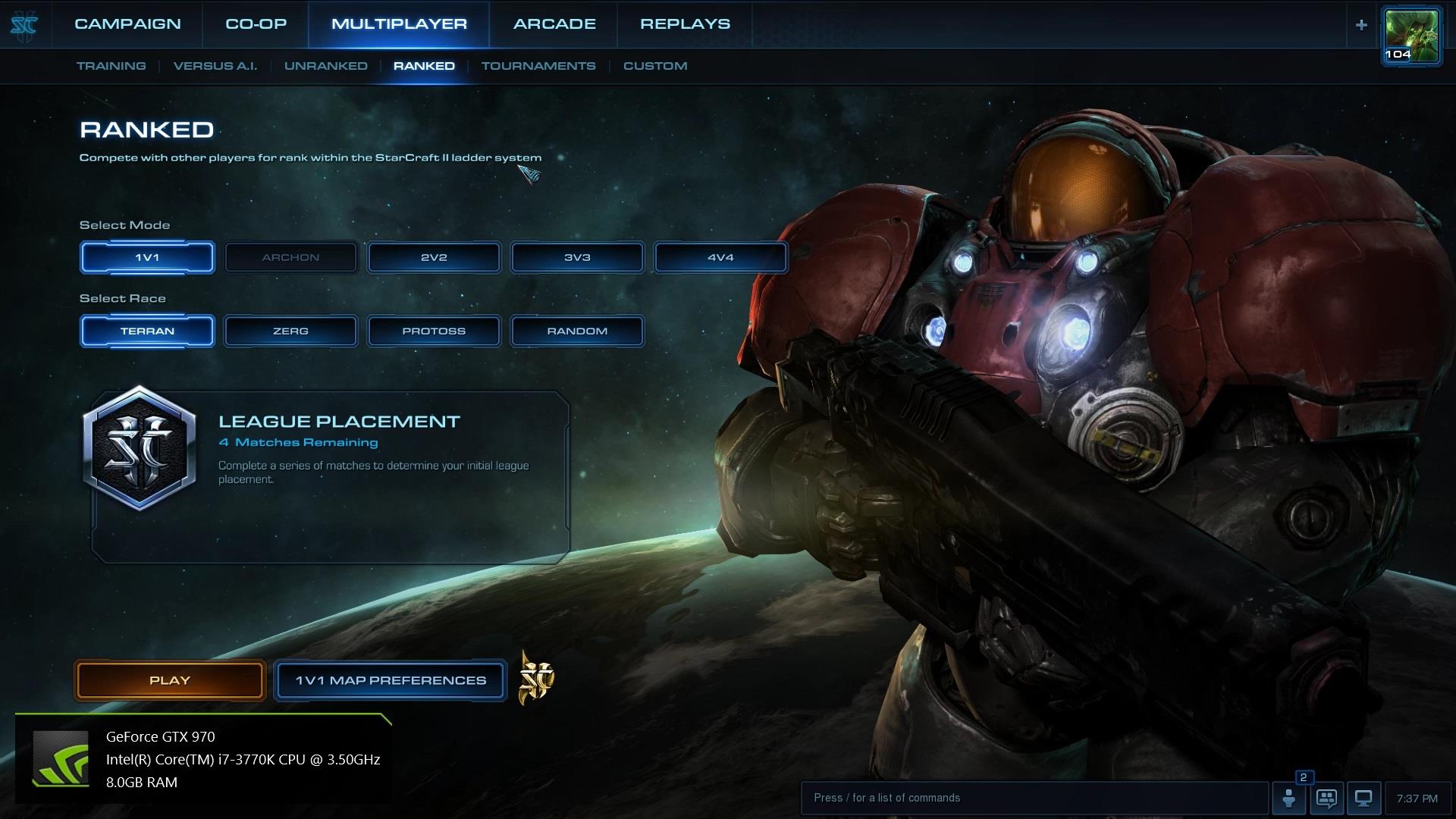Start matchmaking with the Play button

tap(170, 680)
